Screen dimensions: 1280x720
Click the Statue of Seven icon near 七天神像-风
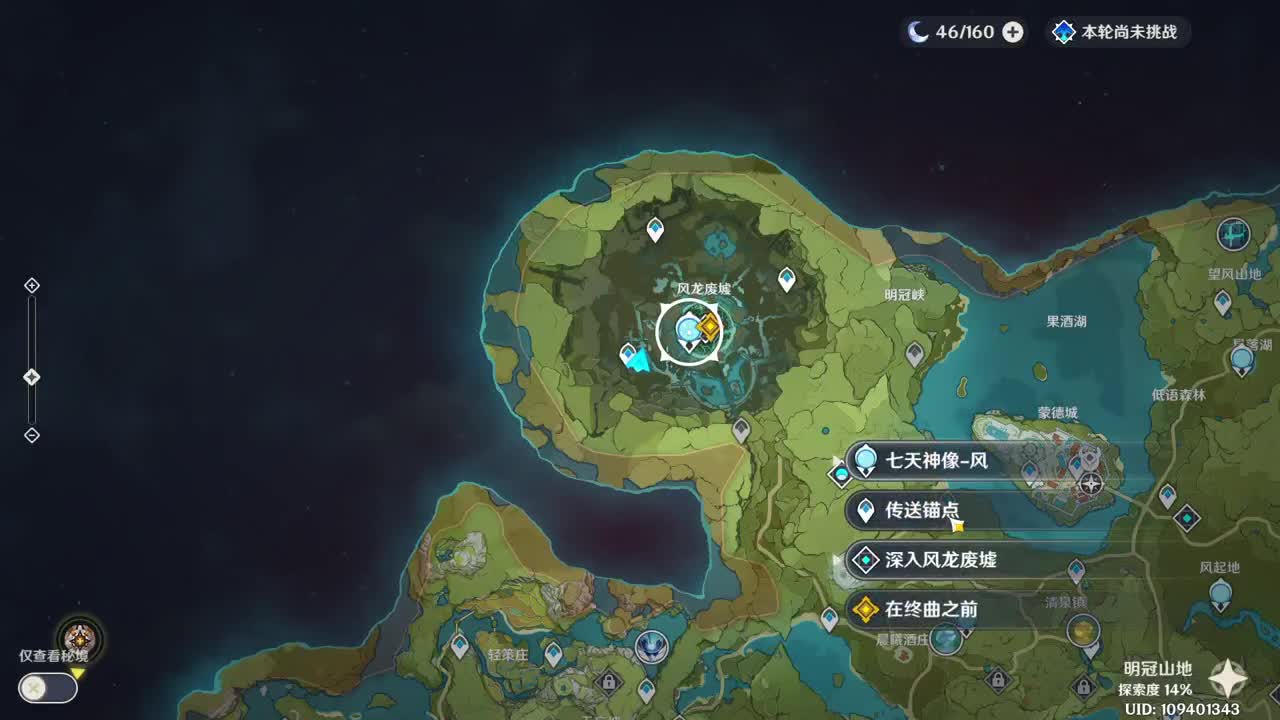tap(865, 460)
